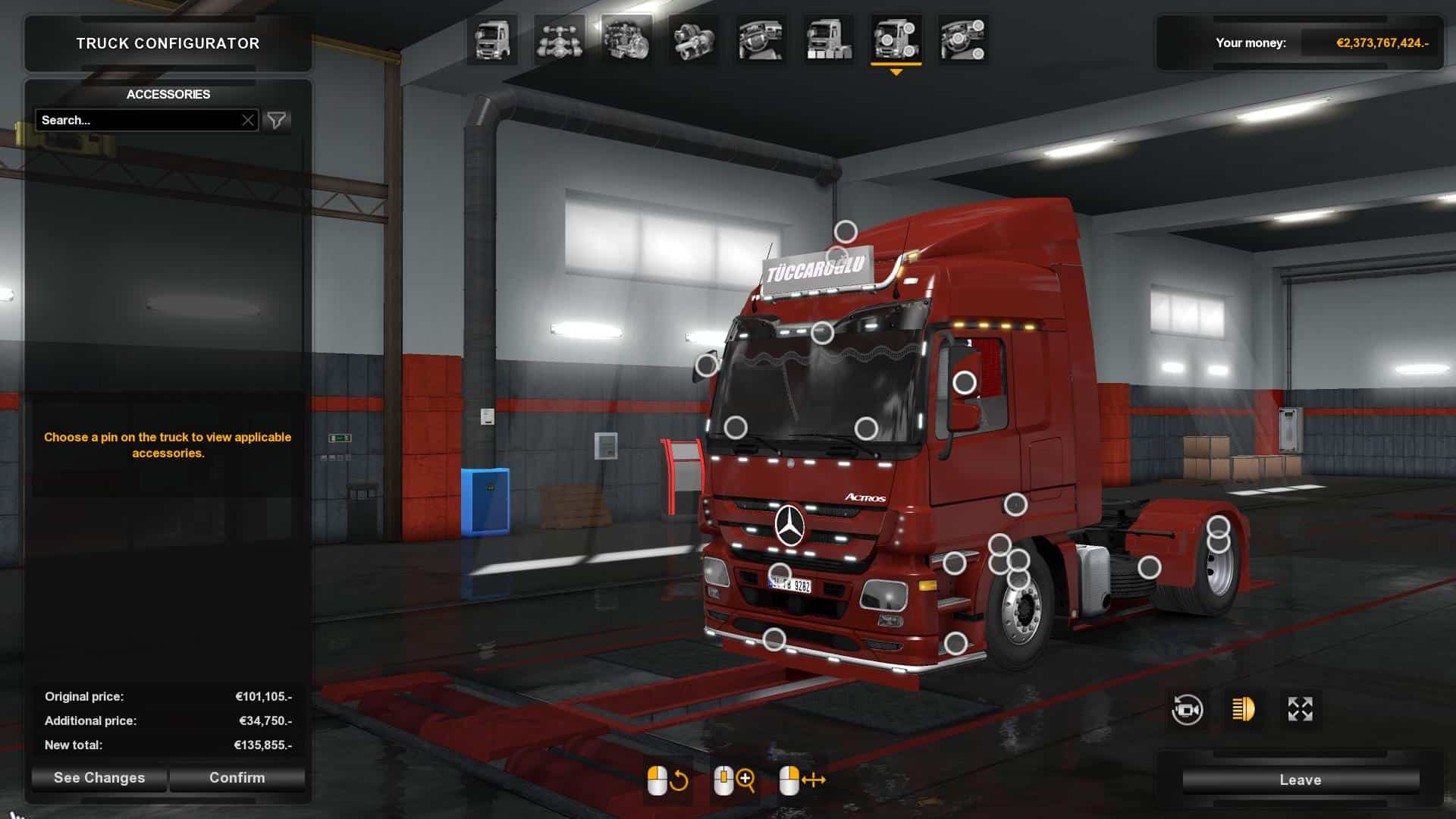Switch to the truck cabin tab
The image size is (1456, 819).
[492, 39]
